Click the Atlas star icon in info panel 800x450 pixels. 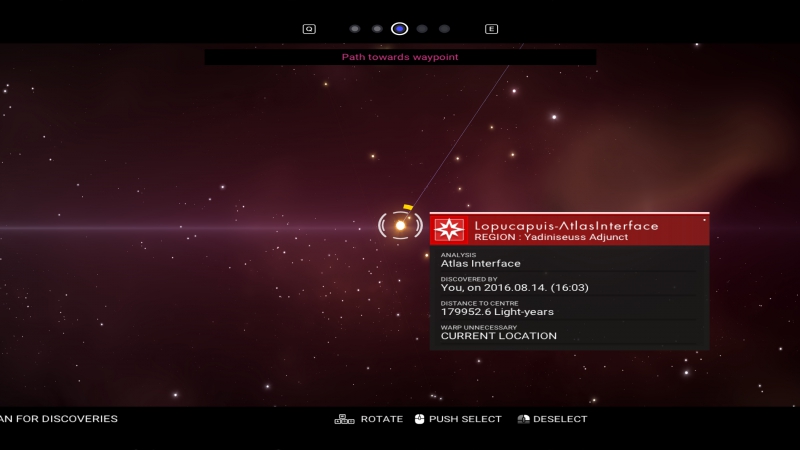[x=449, y=230]
